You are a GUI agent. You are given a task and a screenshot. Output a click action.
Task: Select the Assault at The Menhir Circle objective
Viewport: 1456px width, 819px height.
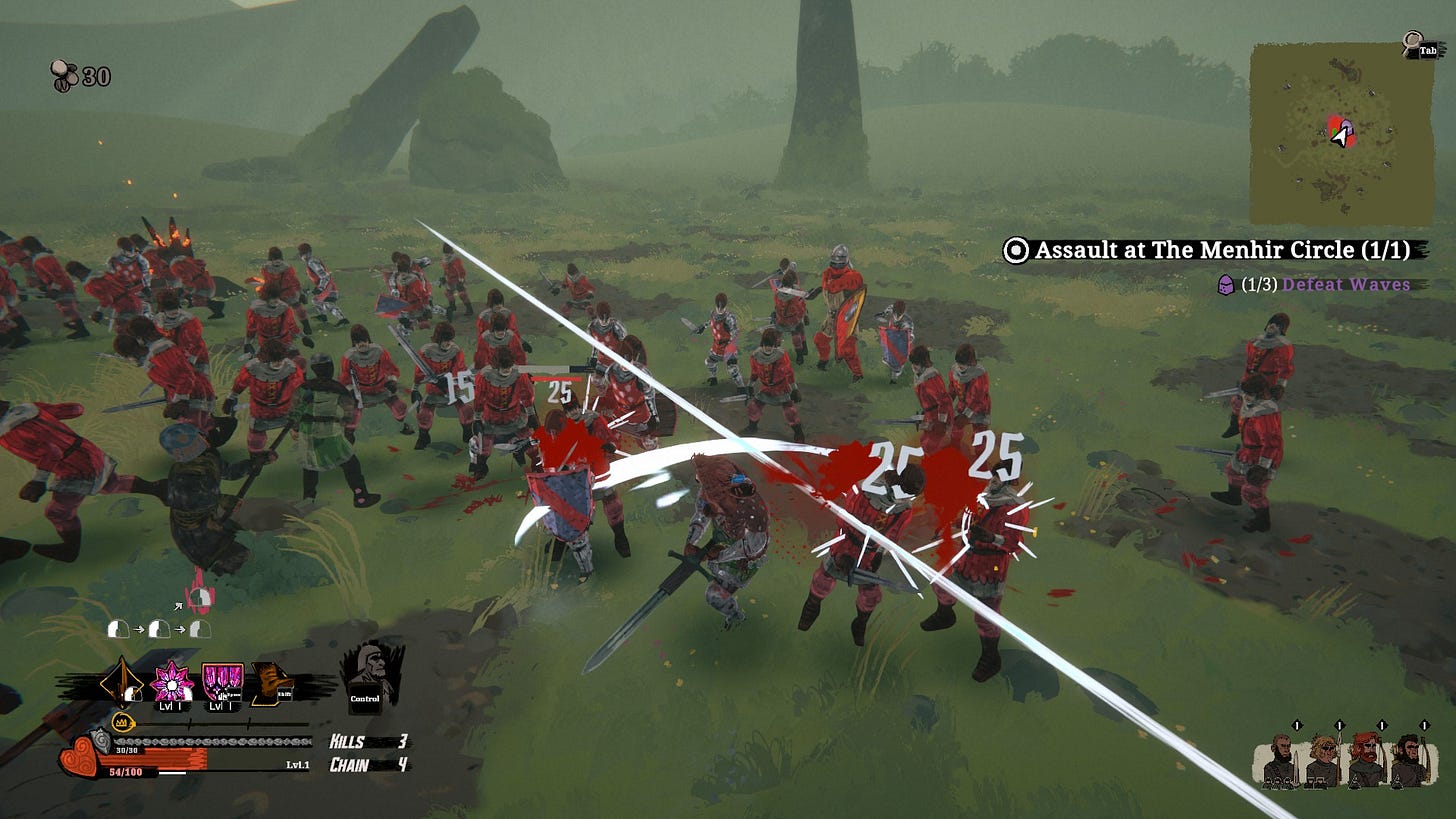click(1217, 250)
